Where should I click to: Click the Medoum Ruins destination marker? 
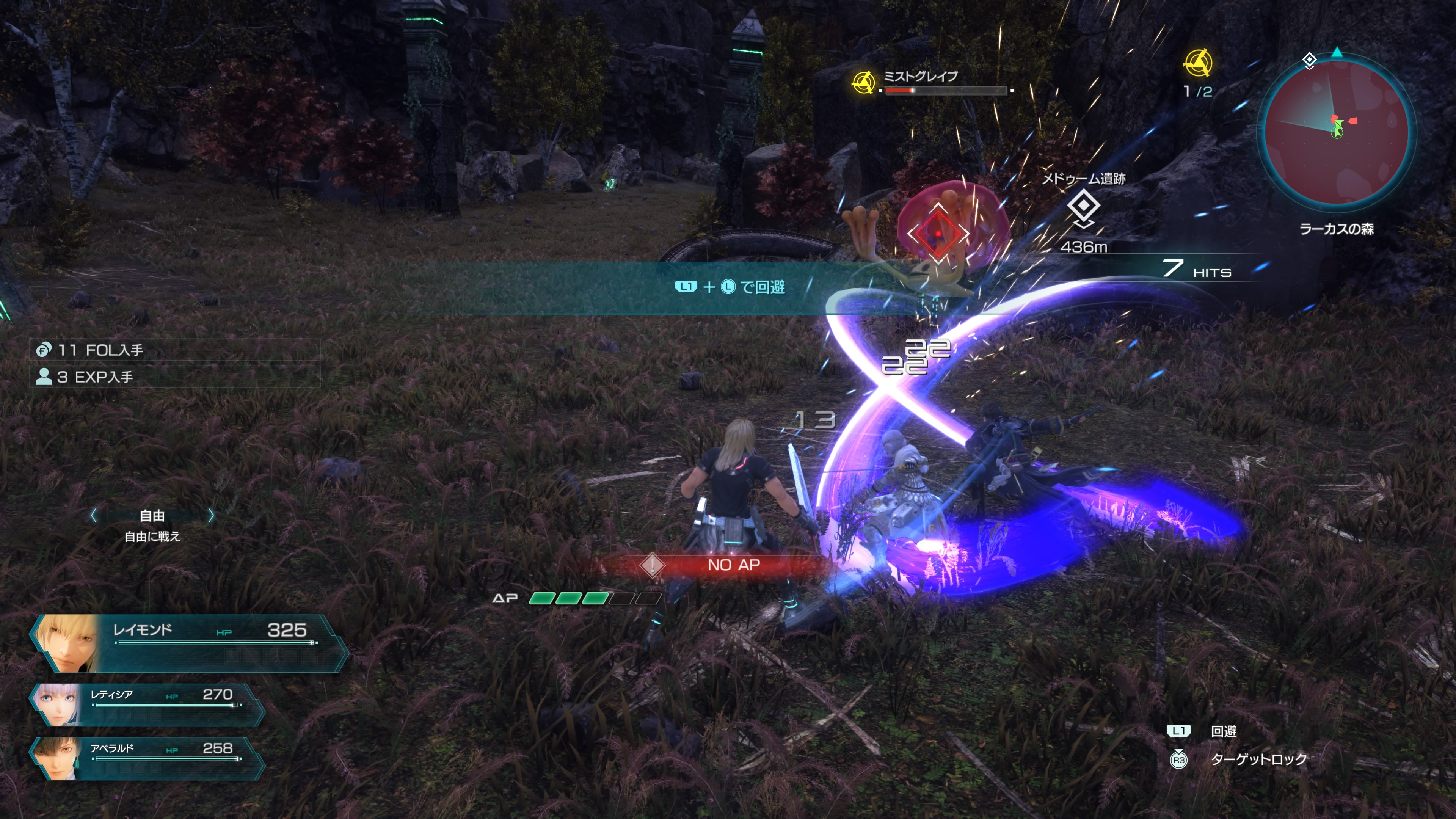click(x=1083, y=207)
